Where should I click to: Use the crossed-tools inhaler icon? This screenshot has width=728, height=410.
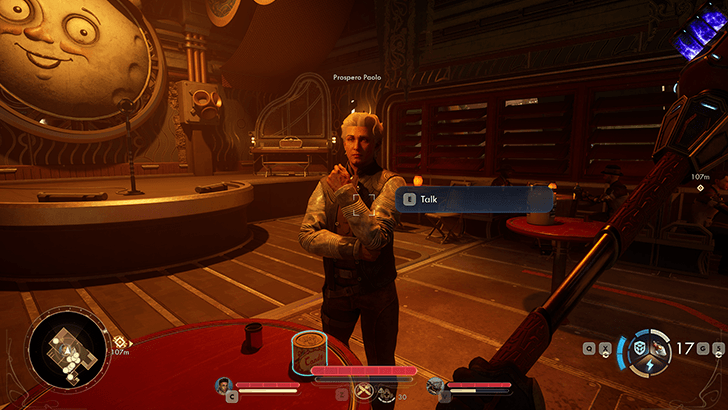pos(362,392)
